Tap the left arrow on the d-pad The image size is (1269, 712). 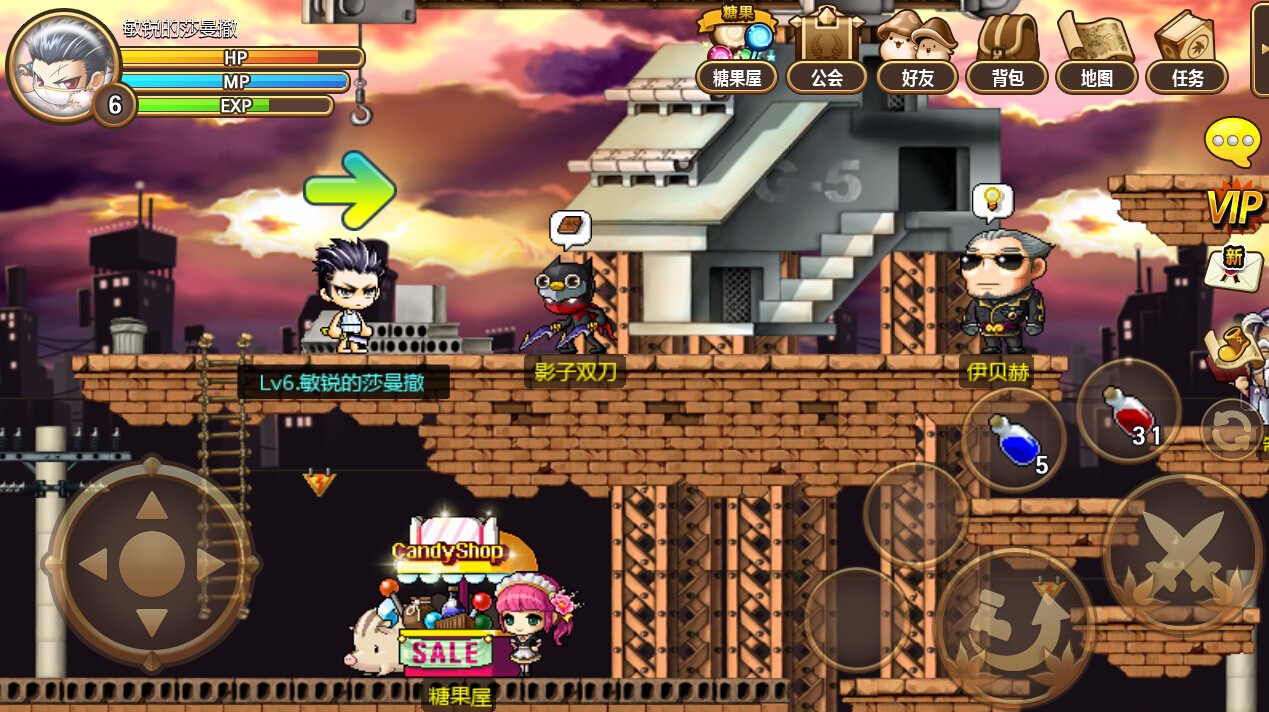coord(92,565)
